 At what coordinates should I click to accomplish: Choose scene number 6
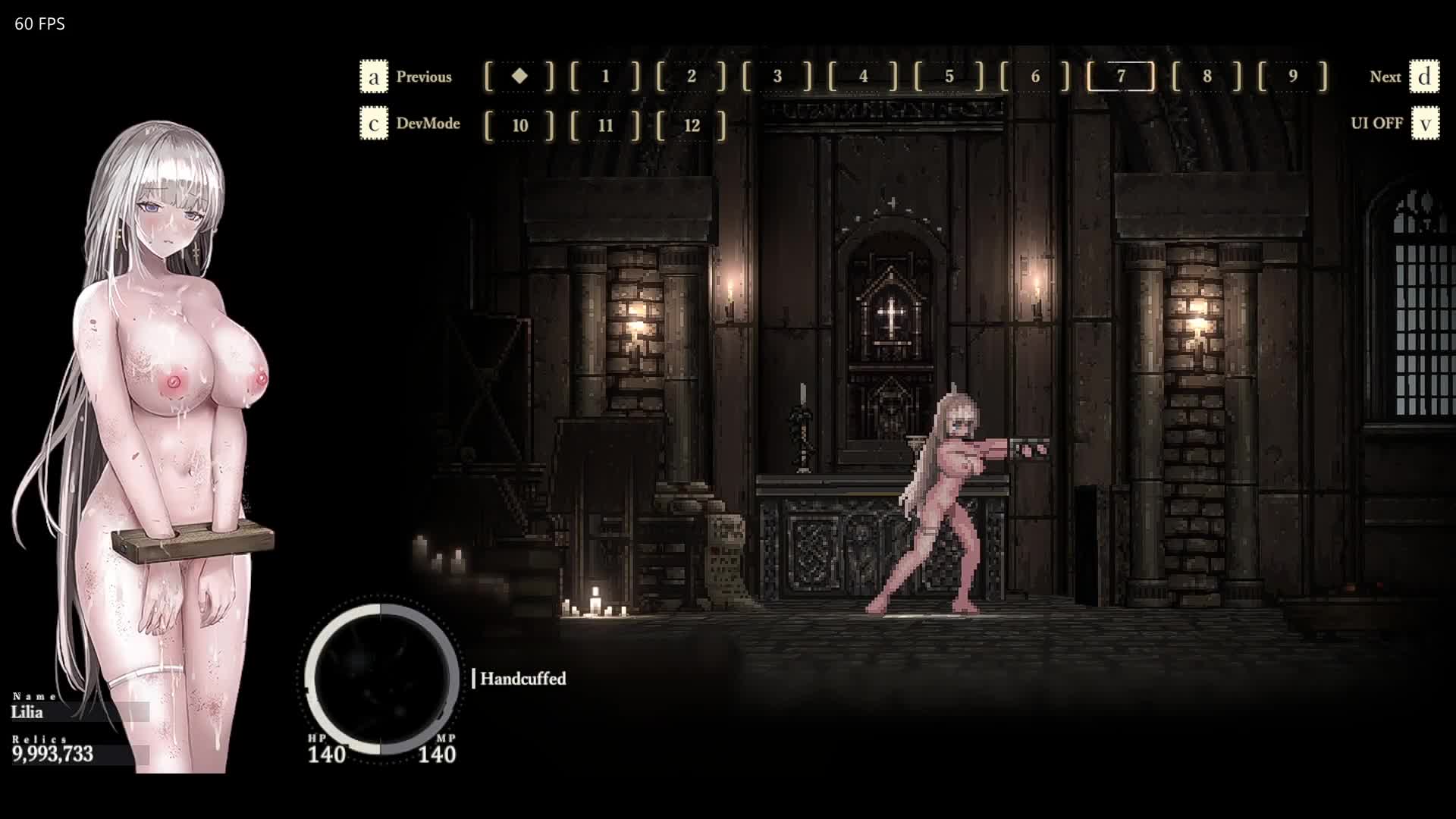[x=1035, y=77]
